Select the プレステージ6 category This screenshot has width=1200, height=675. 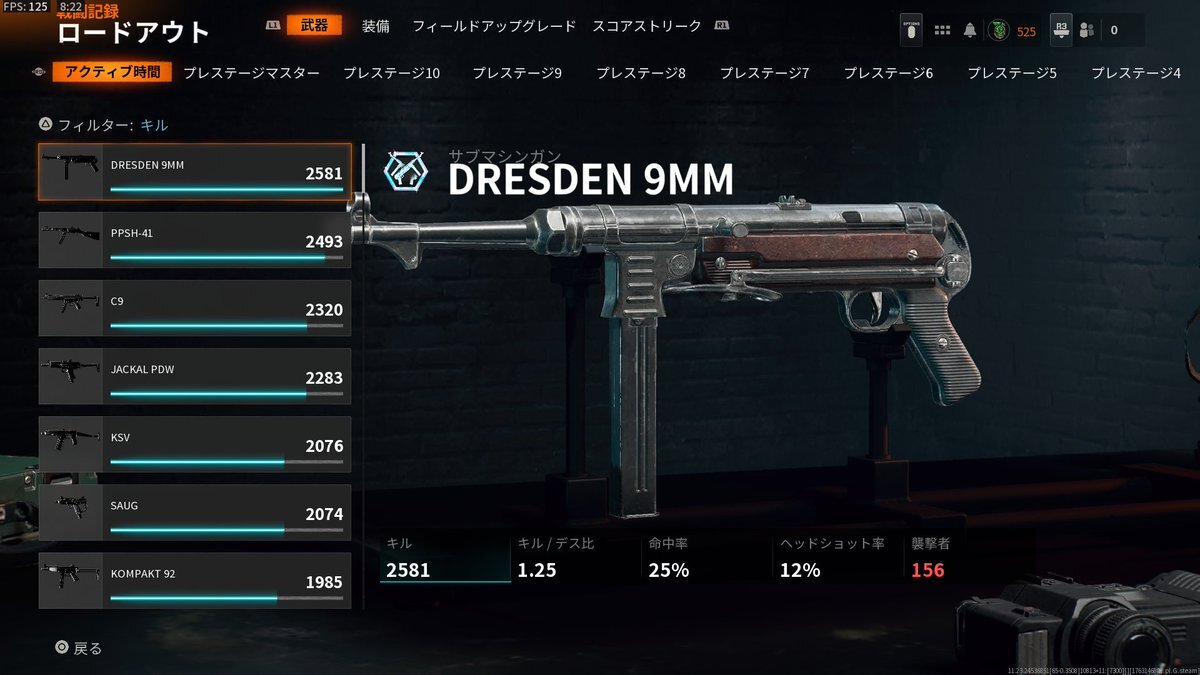tap(888, 73)
